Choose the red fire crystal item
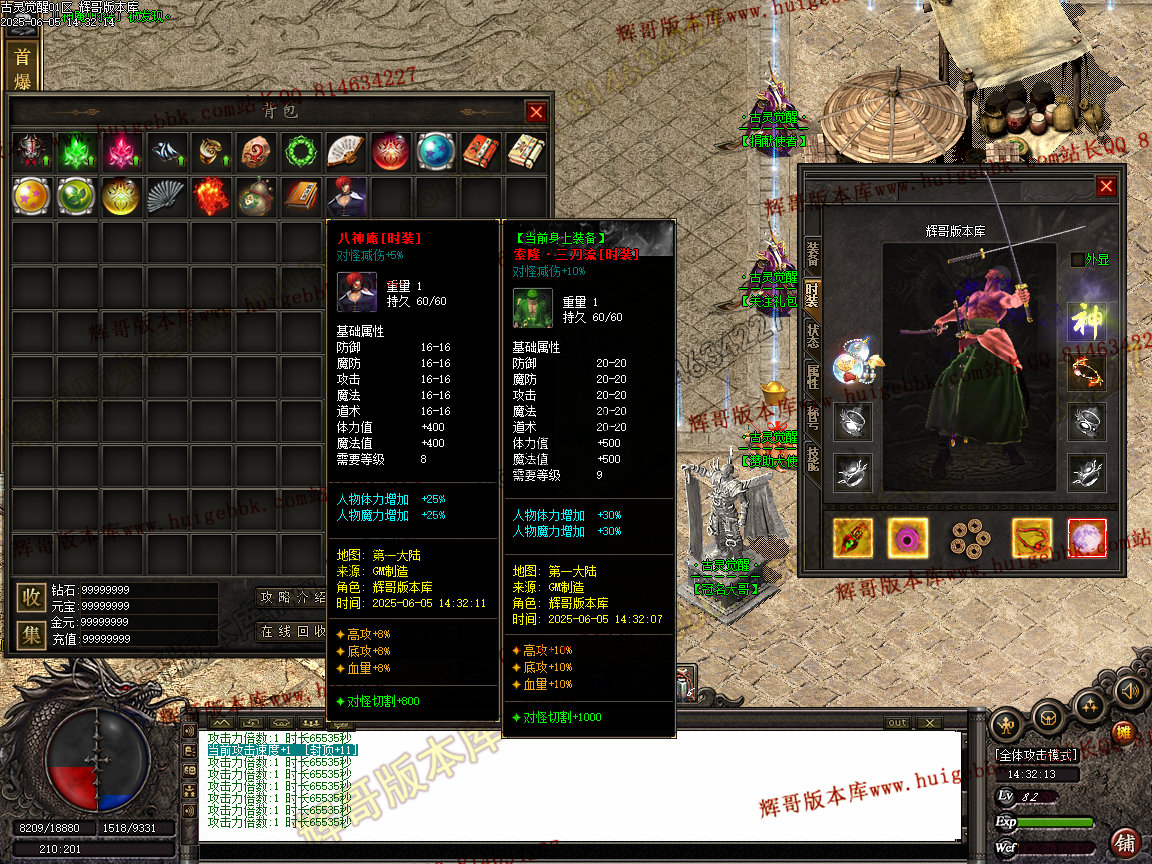 tap(210, 196)
